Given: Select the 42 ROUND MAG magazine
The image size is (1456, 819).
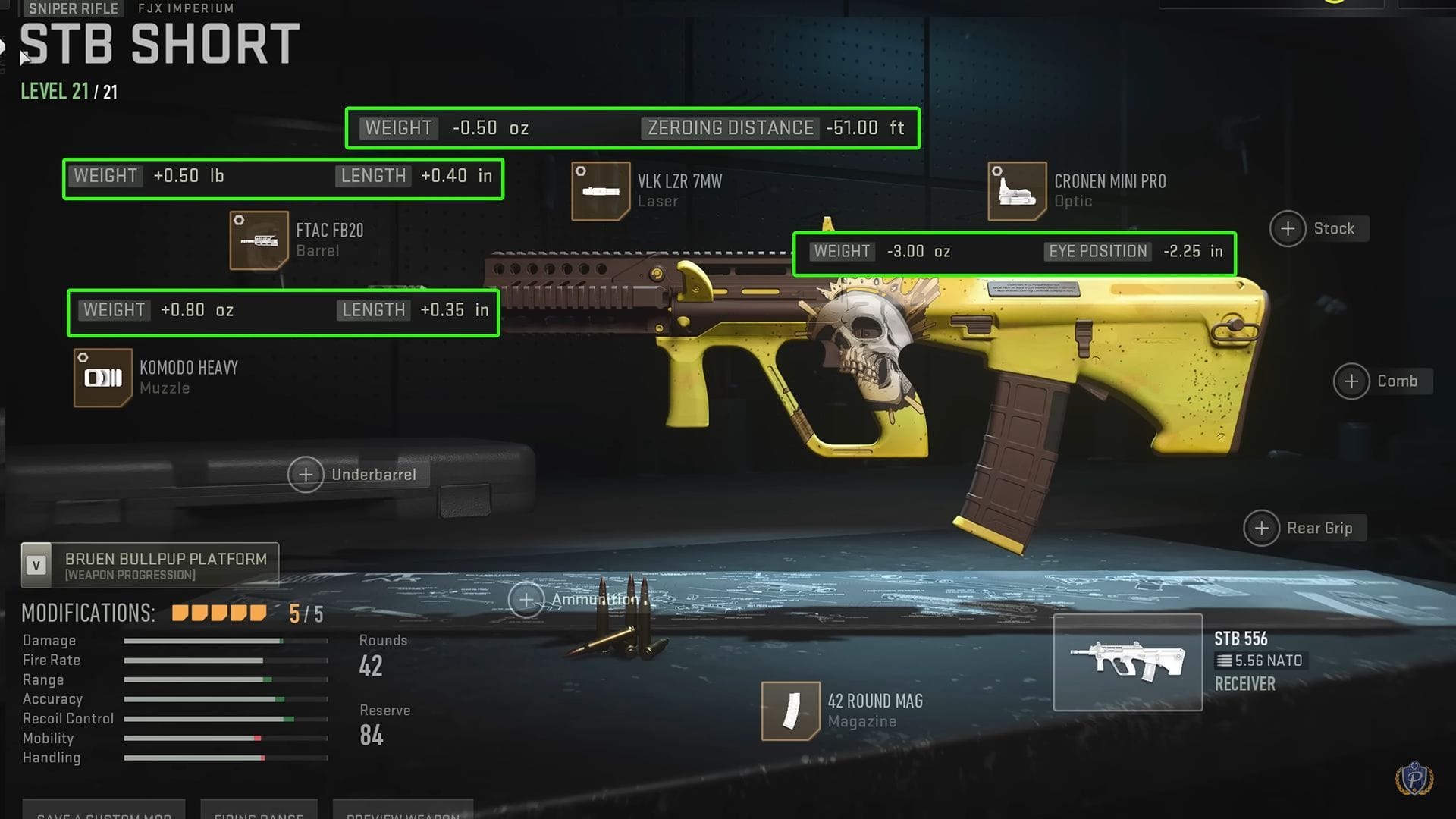Looking at the screenshot, I should point(792,711).
